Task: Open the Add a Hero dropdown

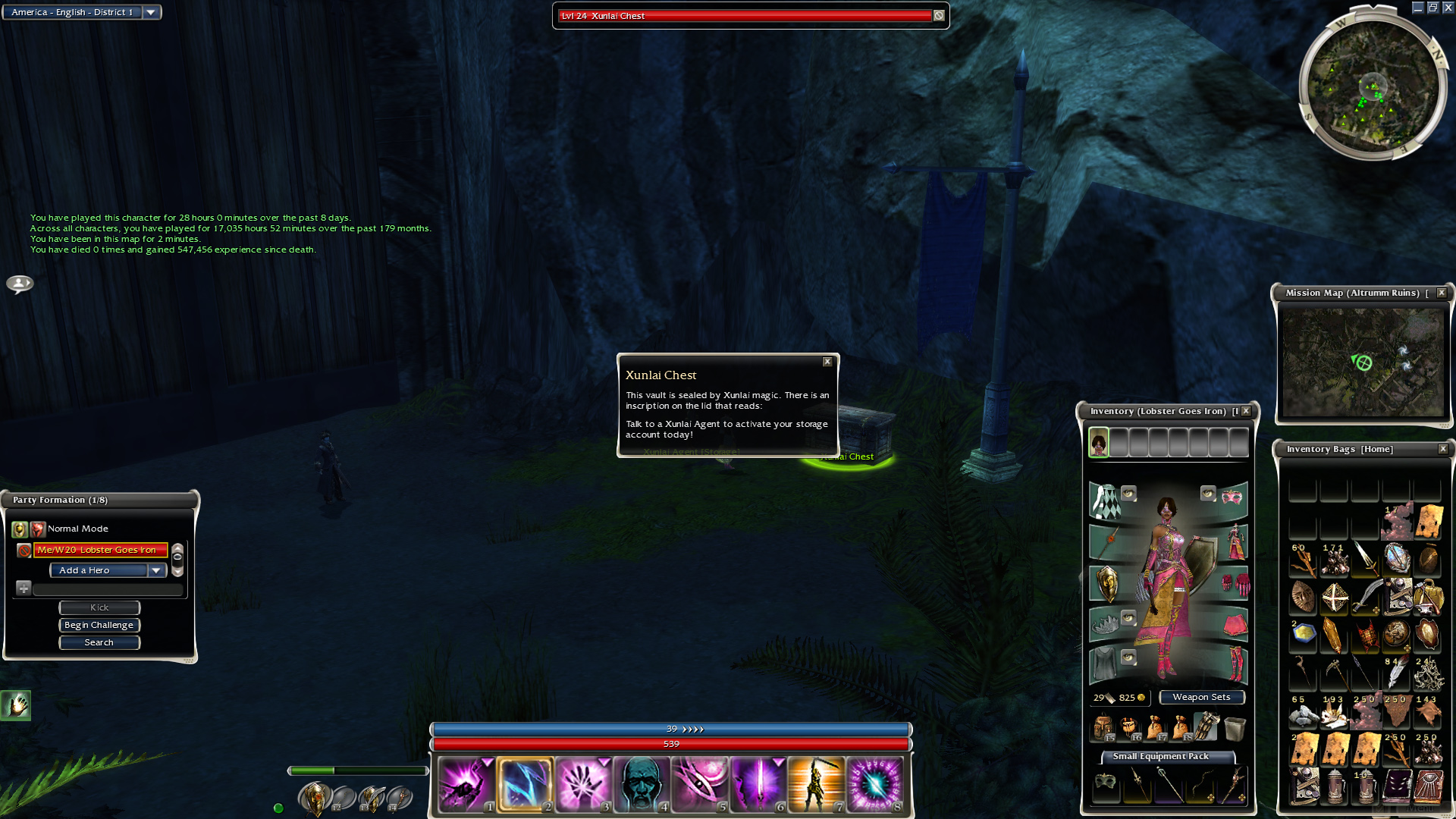Action: pos(156,570)
